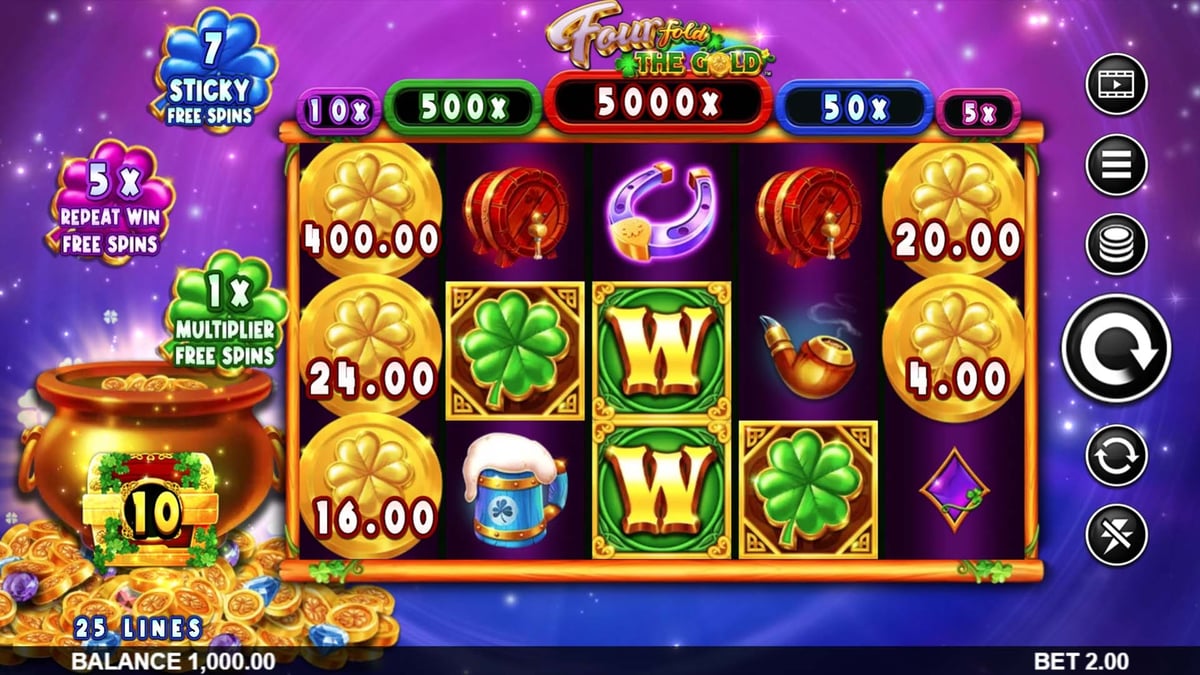Toggle the turbo lightning button
Screen dimensions: 1200x675
point(1115,535)
